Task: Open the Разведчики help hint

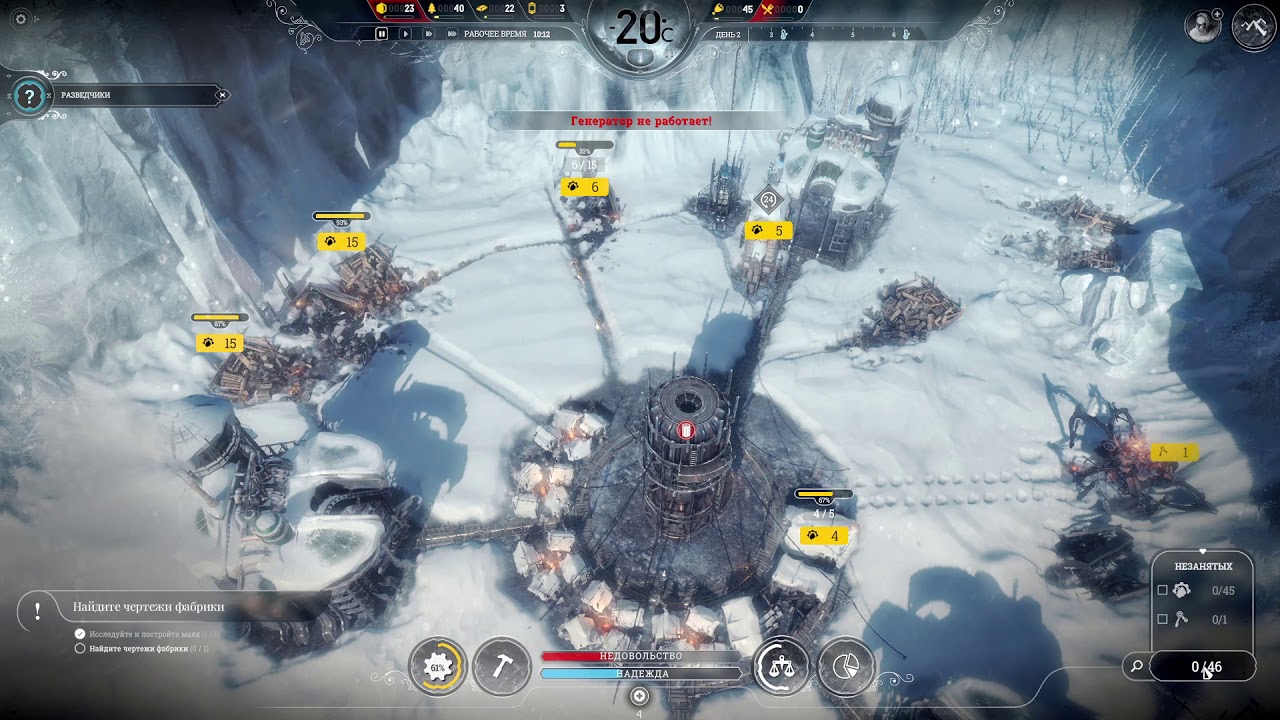Action: [30, 96]
